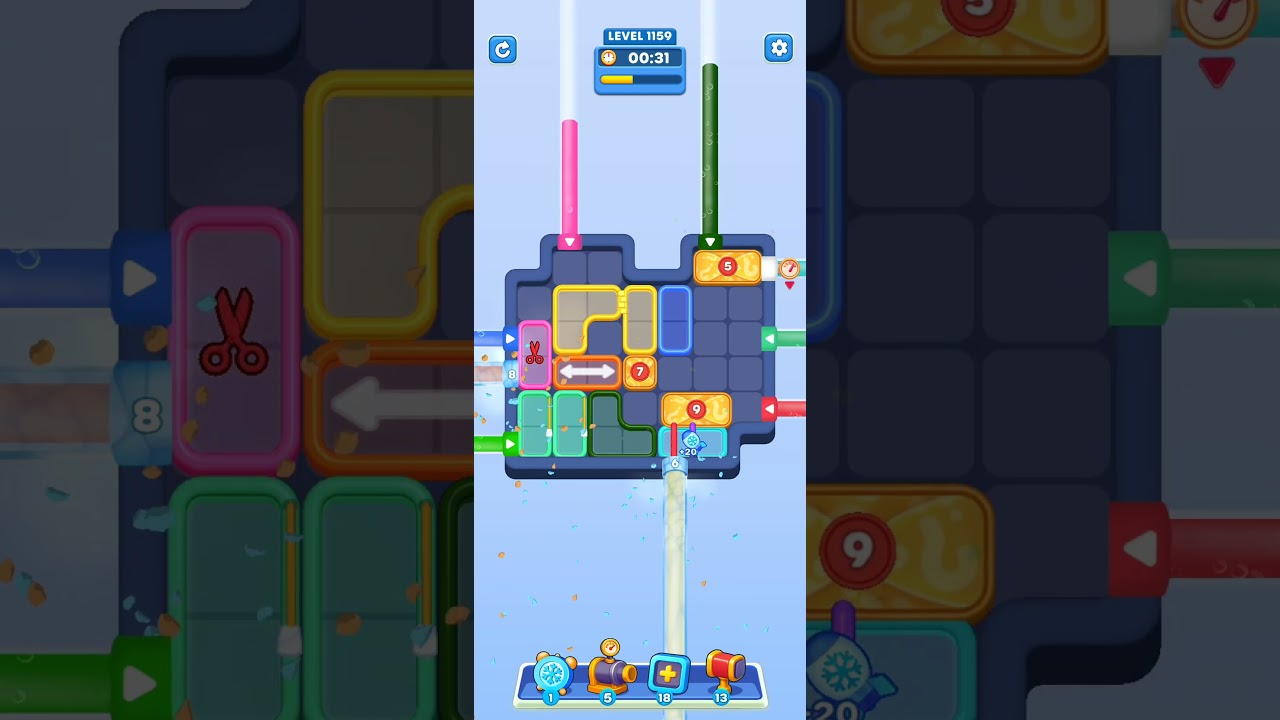Screen dimensions: 1280x720
Task: Tap the LEVEL 1159 banner
Action: click(640, 35)
